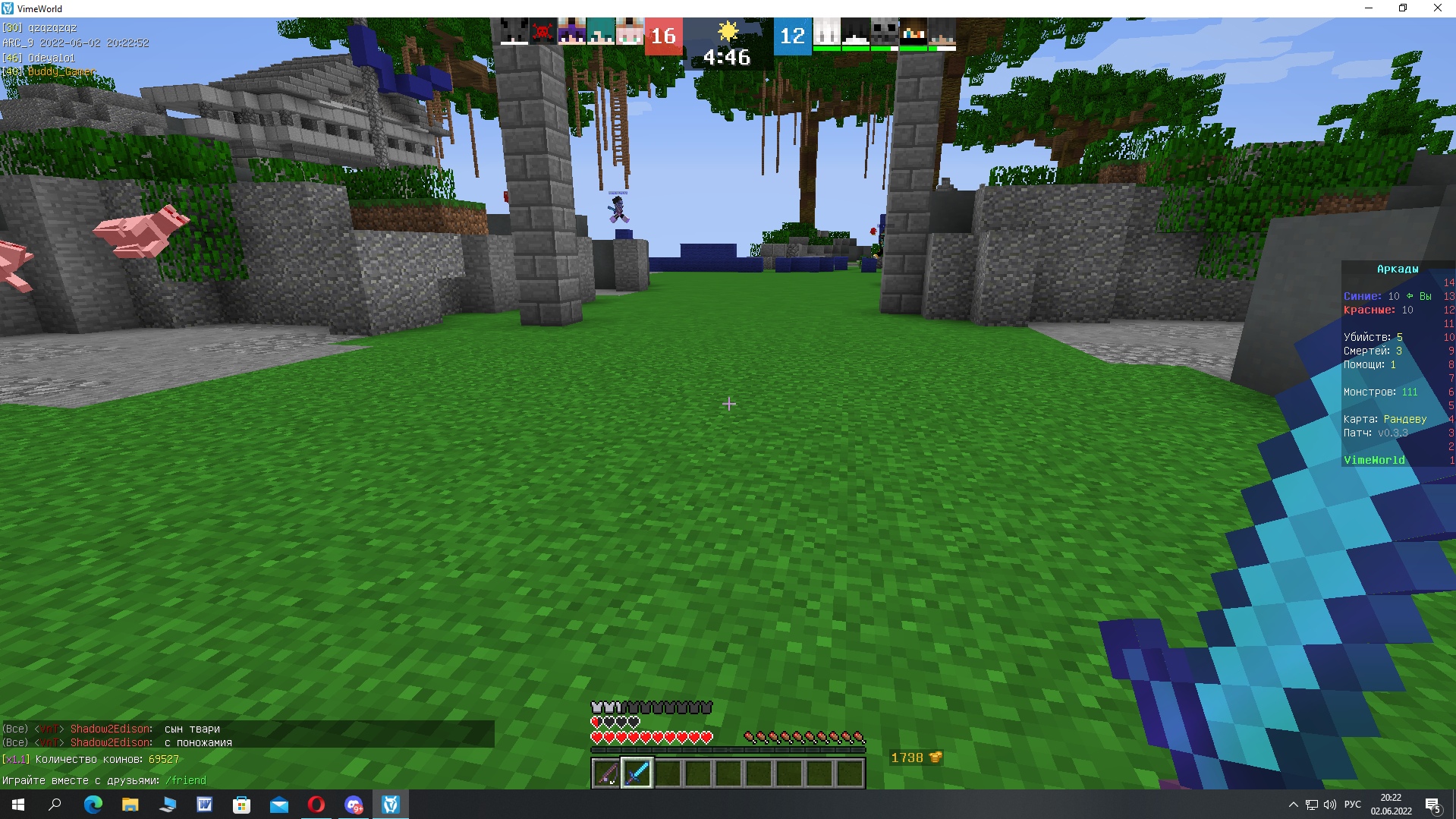The width and height of the screenshot is (1456, 819).
Task: Click the blue team score box showing 12
Action: point(792,35)
